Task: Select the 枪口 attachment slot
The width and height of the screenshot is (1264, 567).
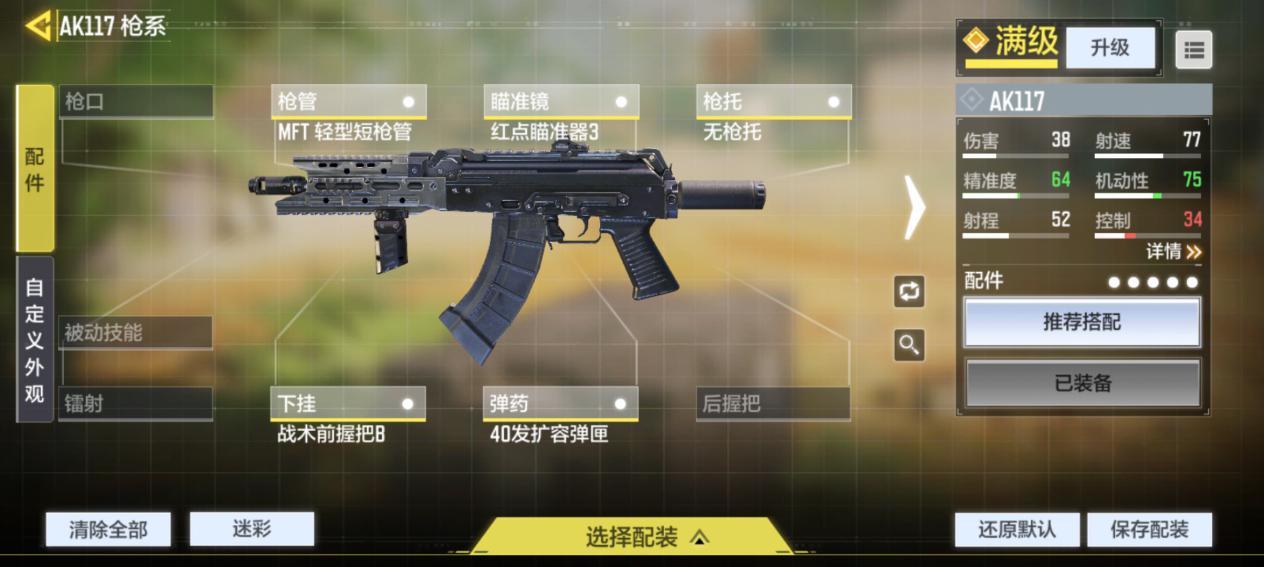Action: coord(136,102)
